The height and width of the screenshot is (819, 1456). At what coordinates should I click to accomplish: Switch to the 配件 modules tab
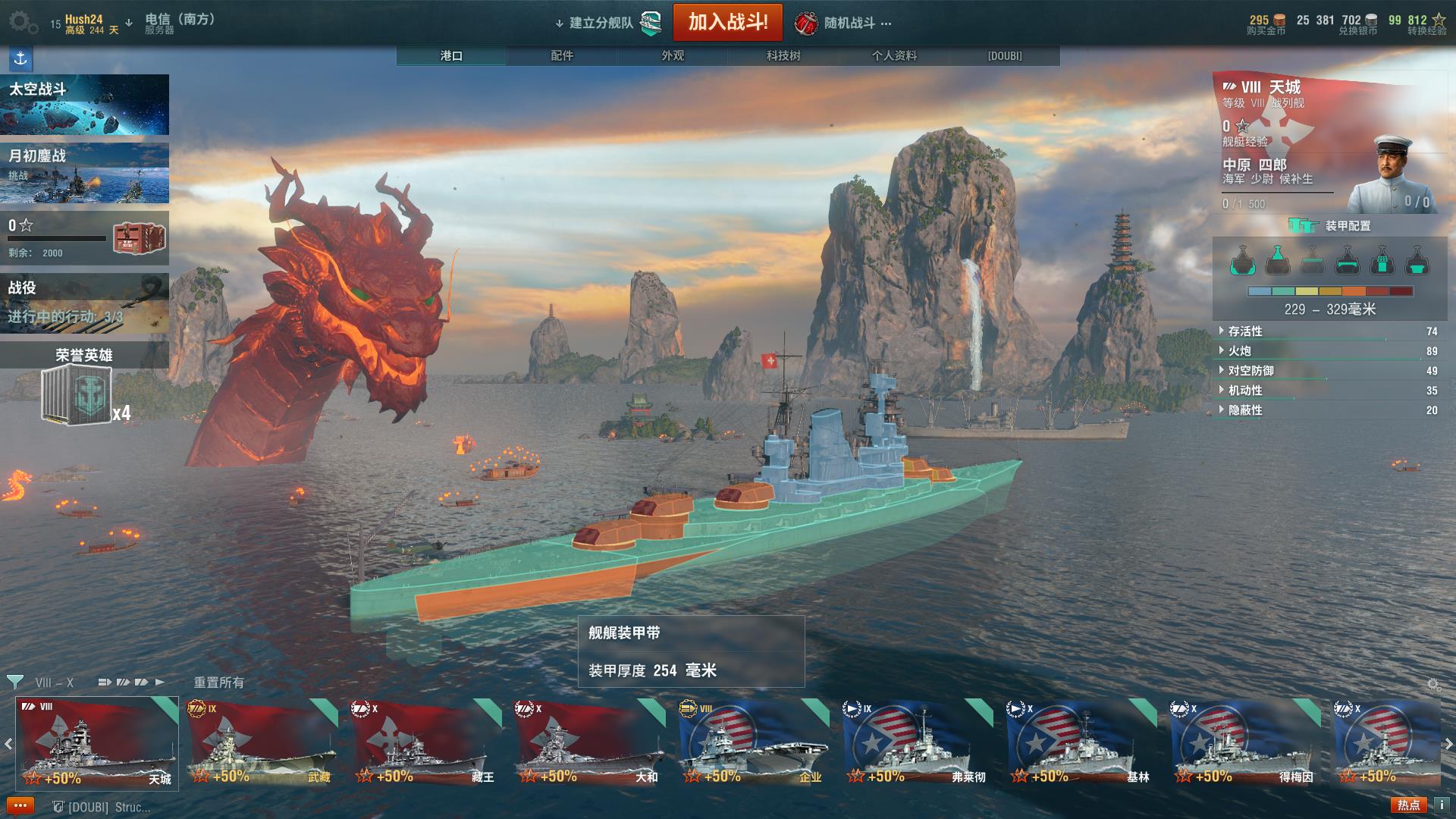click(562, 56)
